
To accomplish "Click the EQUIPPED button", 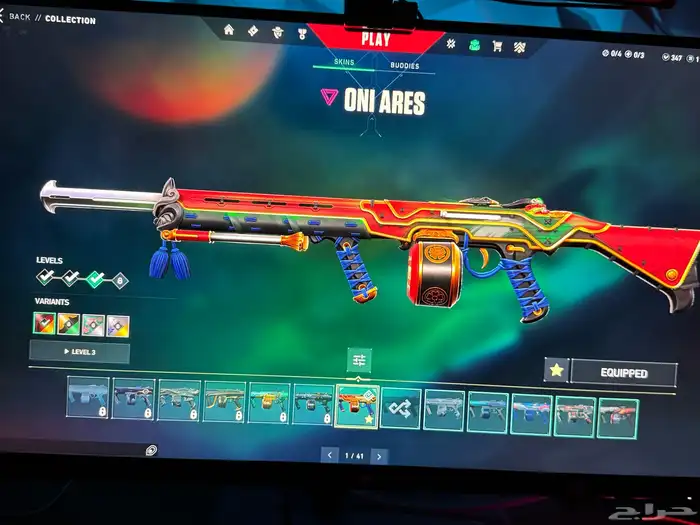I will [623, 373].
